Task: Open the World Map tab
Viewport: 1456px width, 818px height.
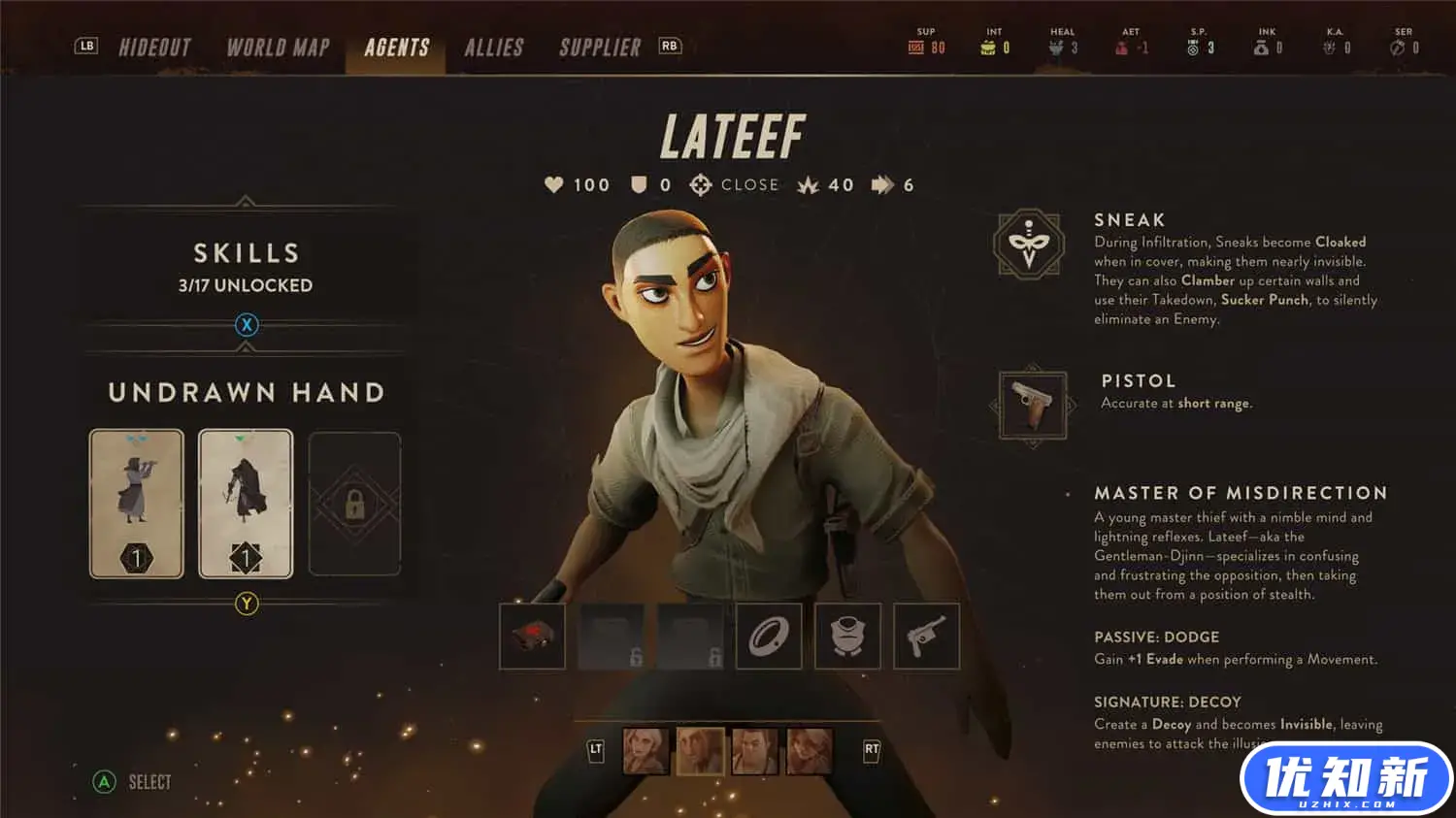Action: (x=278, y=48)
